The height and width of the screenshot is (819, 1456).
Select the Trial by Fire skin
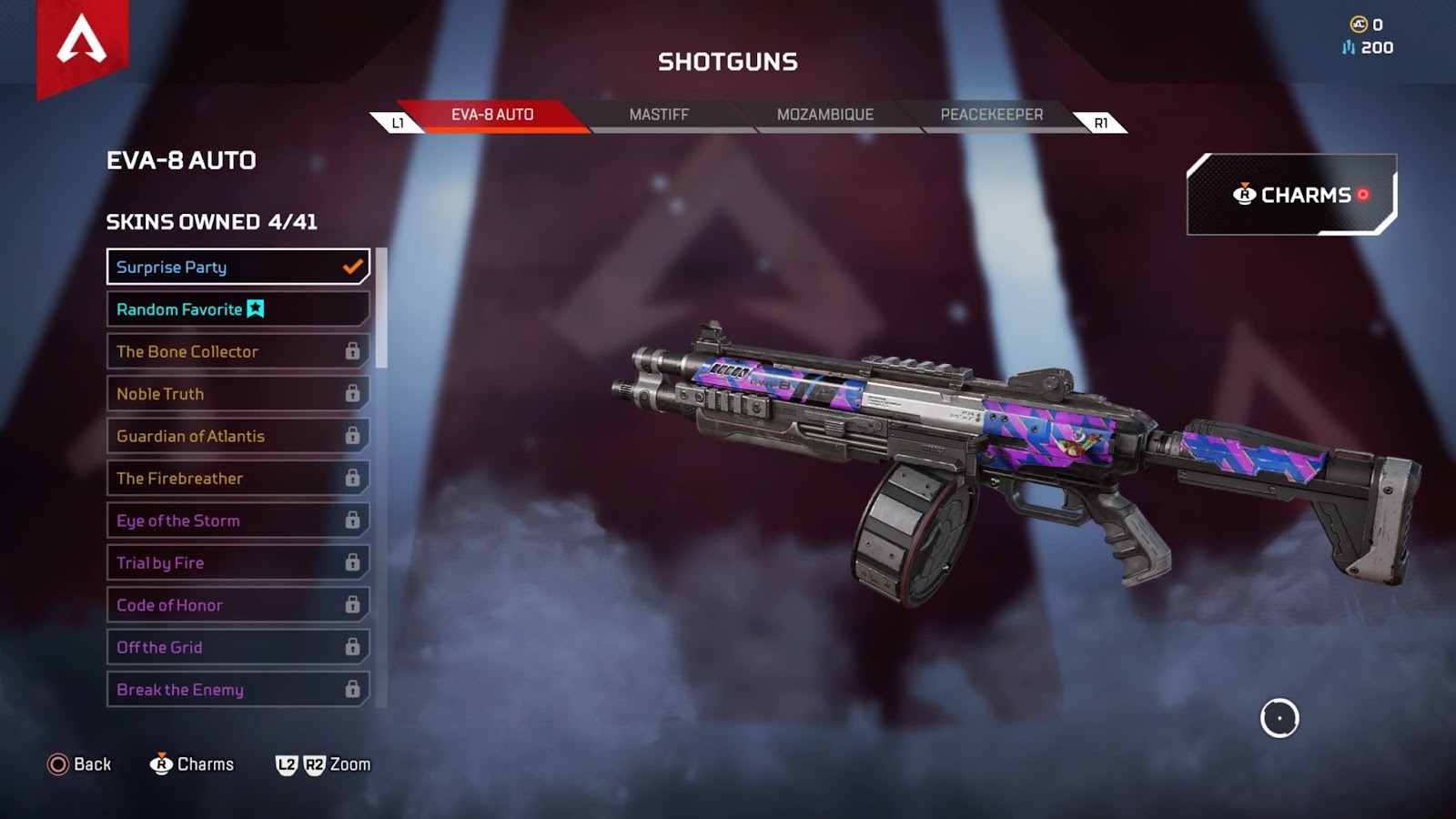point(238,563)
